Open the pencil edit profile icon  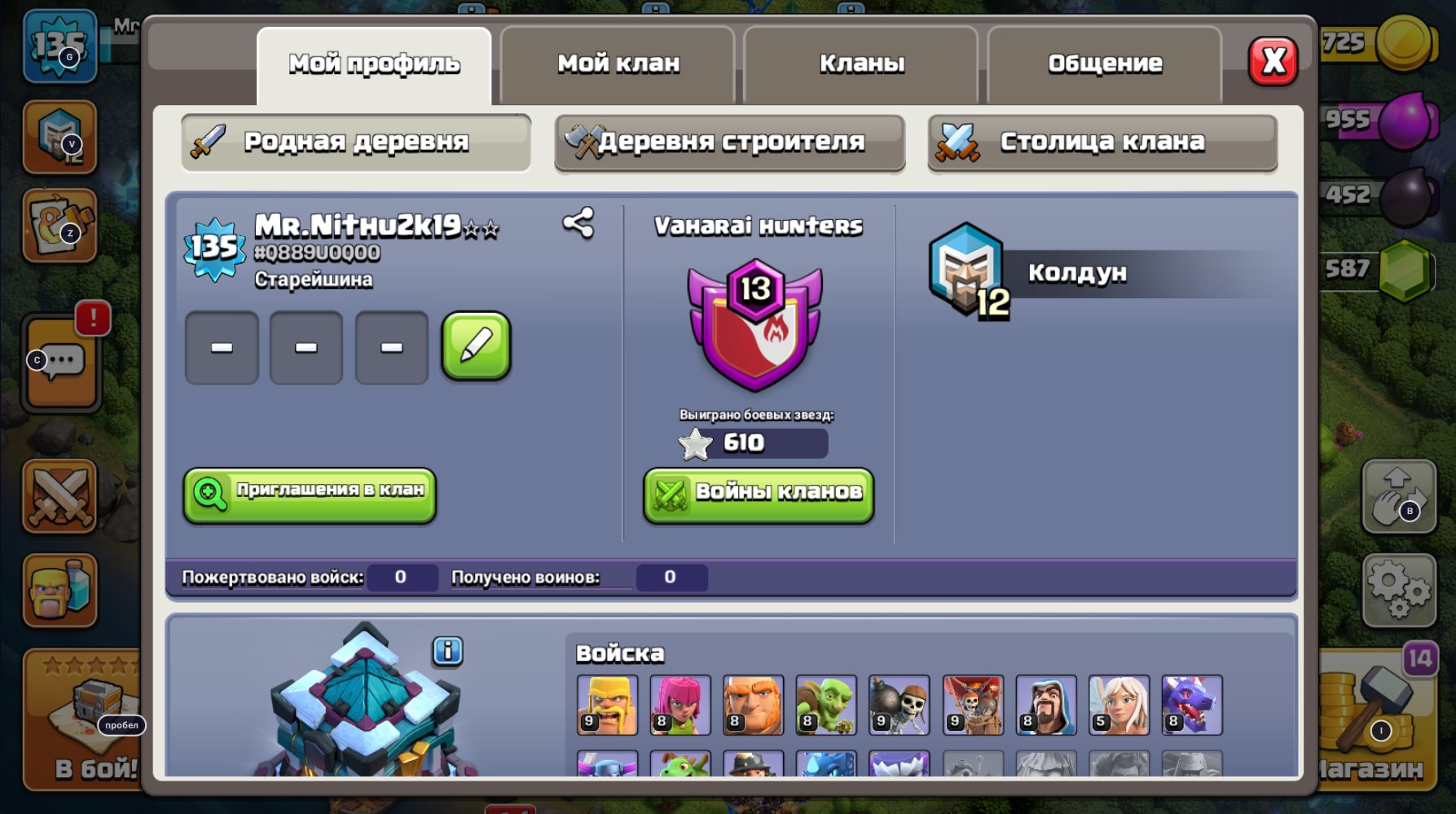[477, 345]
